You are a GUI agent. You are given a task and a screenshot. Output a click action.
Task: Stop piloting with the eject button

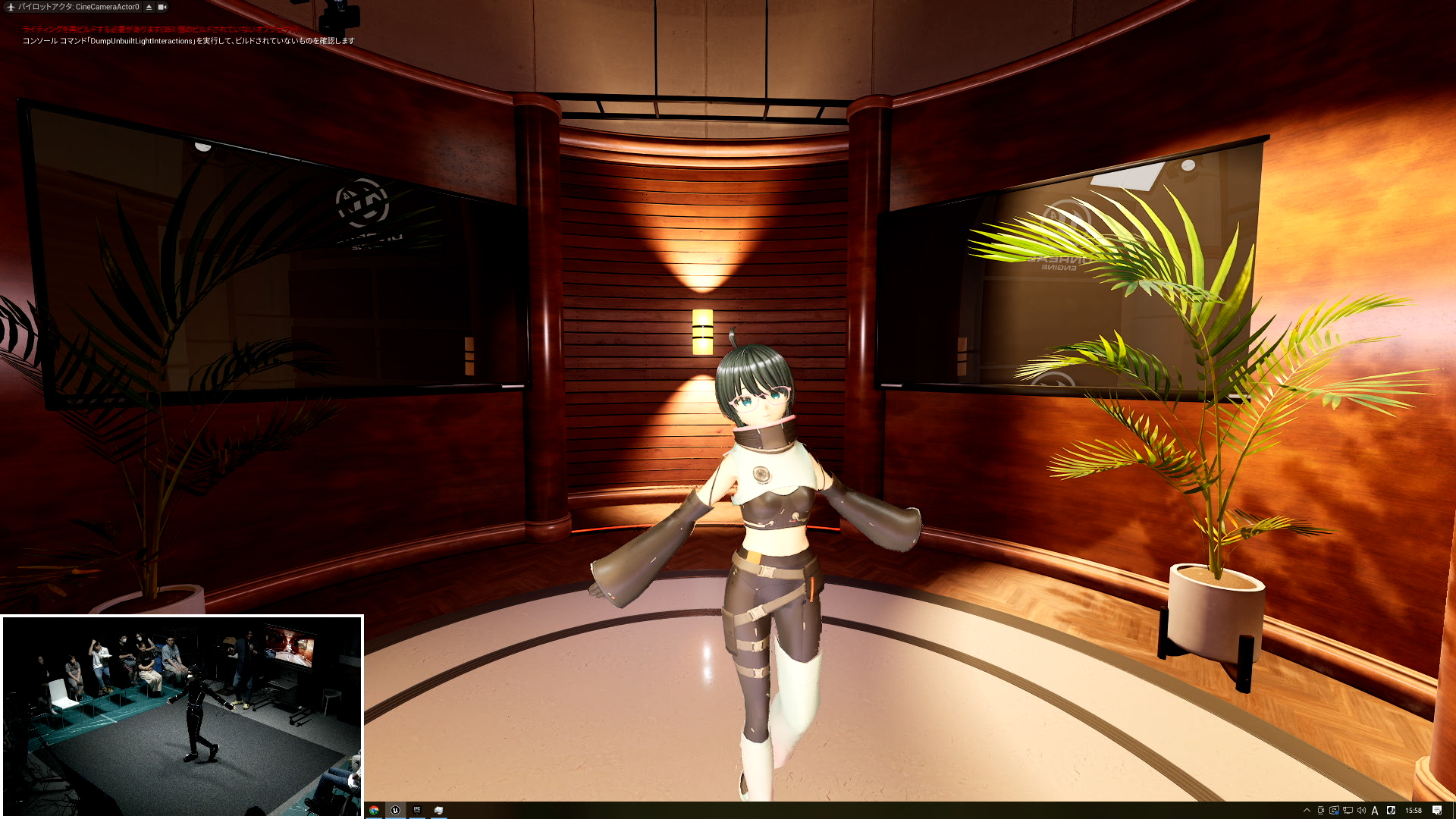(x=149, y=7)
